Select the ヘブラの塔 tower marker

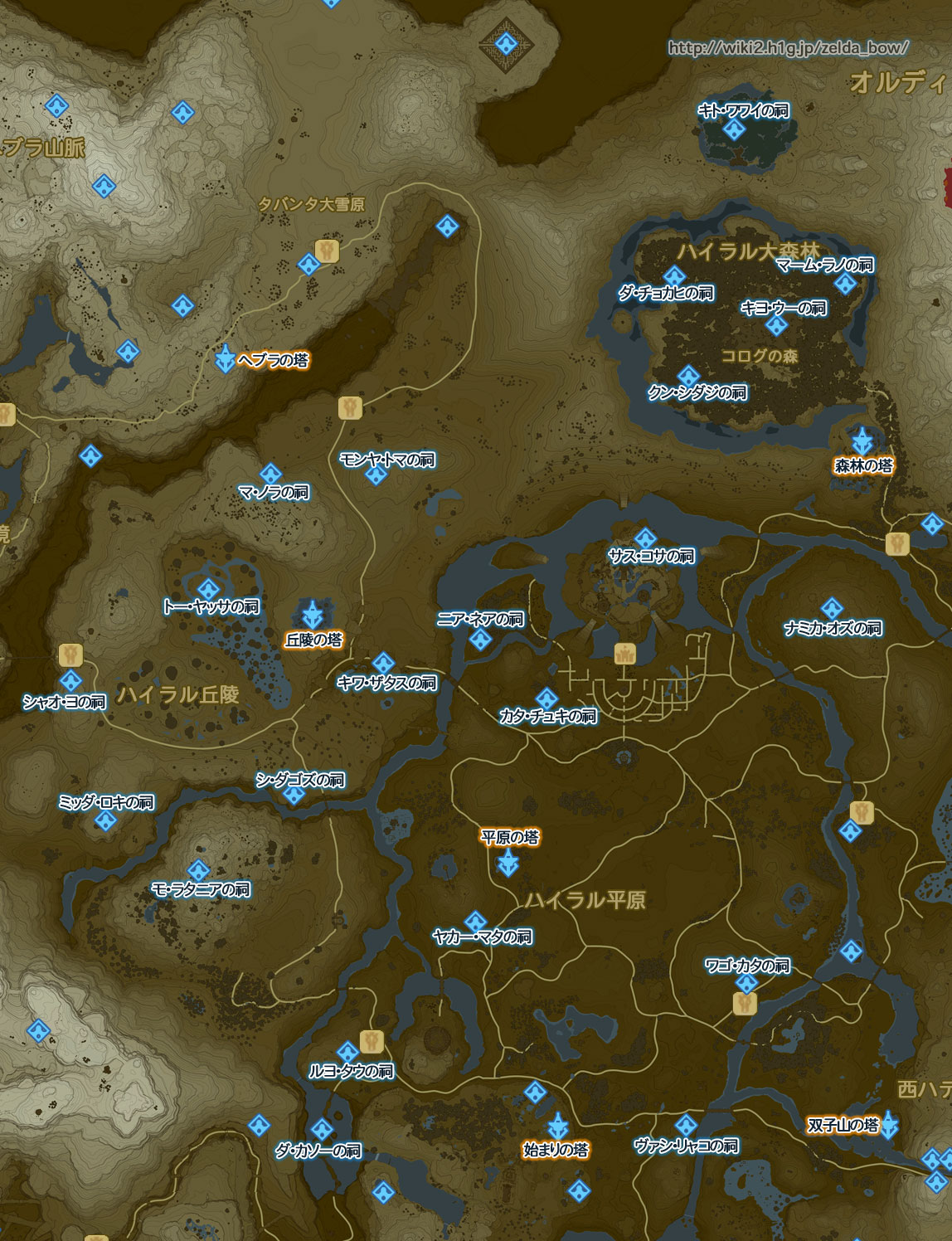coord(225,359)
